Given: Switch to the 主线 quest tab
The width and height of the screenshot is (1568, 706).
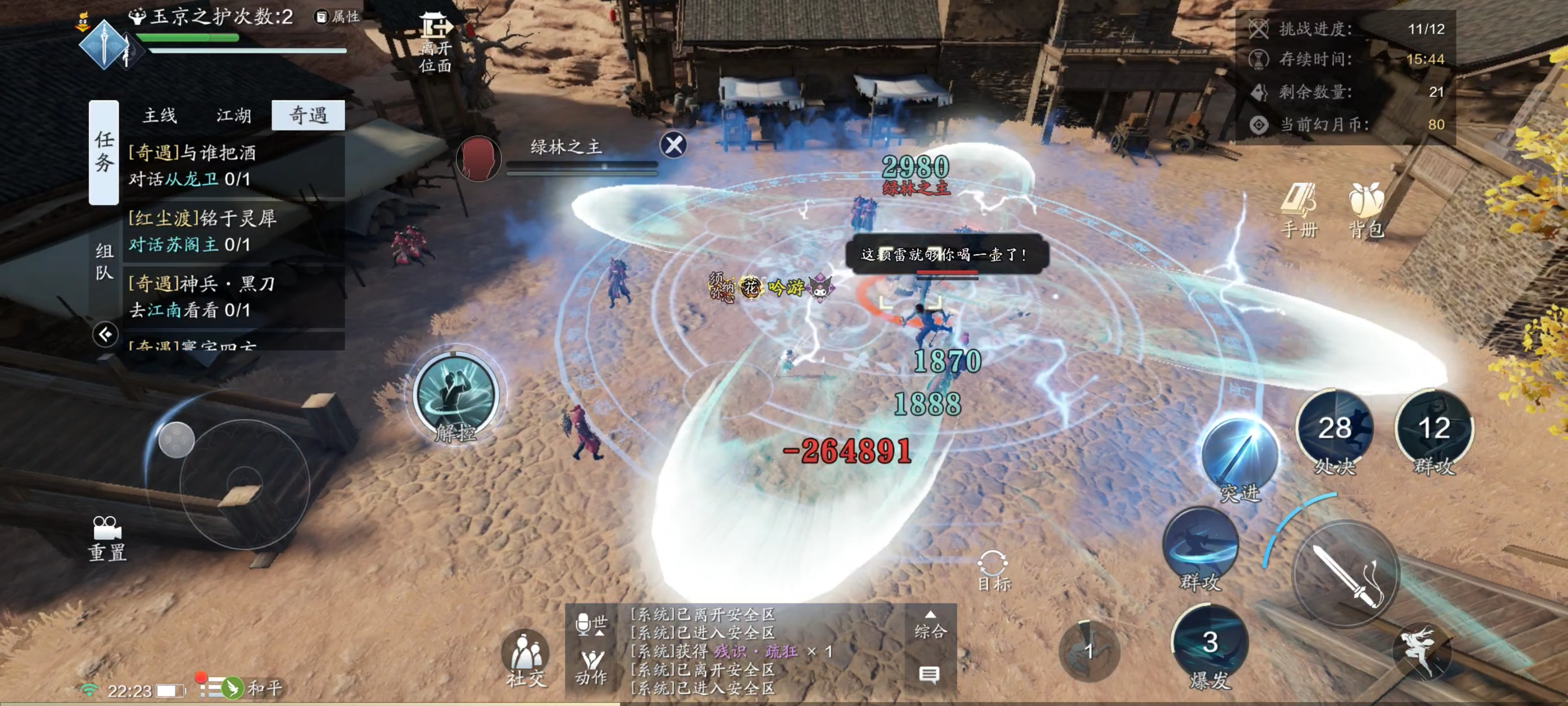Looking at the screenshot, I should pyautogui.click(x=160, y=115).
